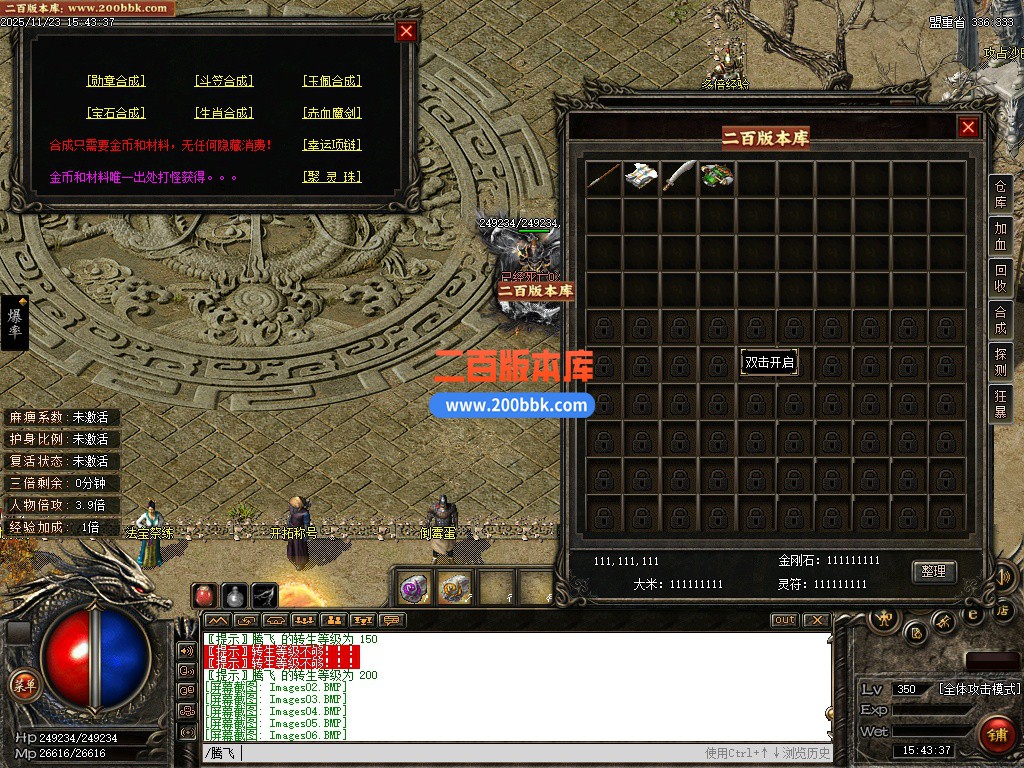Choose the 斗笠合成 option
Image resolution: width=1024 pixels, height=768 pixels.
224,81
